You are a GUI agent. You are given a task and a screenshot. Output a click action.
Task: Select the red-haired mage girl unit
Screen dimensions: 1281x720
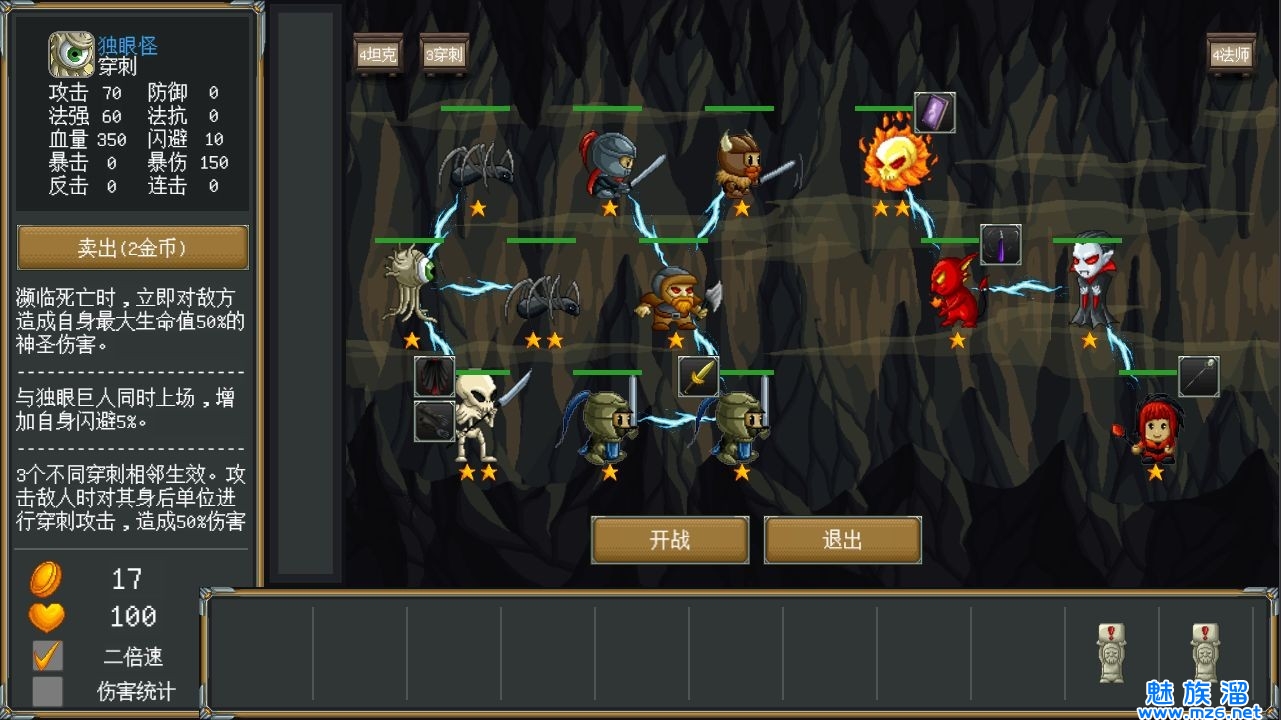click(x=1153, y=427)
